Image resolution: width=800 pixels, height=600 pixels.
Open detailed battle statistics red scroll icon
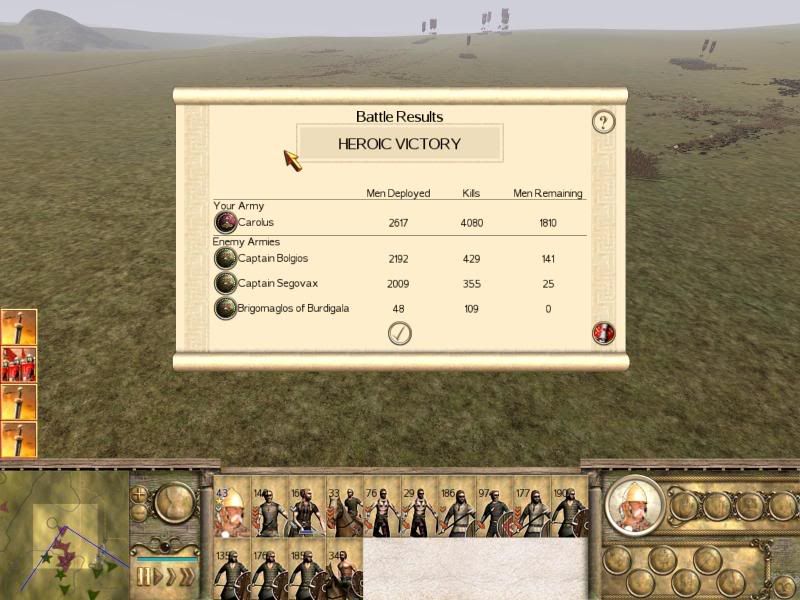coord(603,333)
